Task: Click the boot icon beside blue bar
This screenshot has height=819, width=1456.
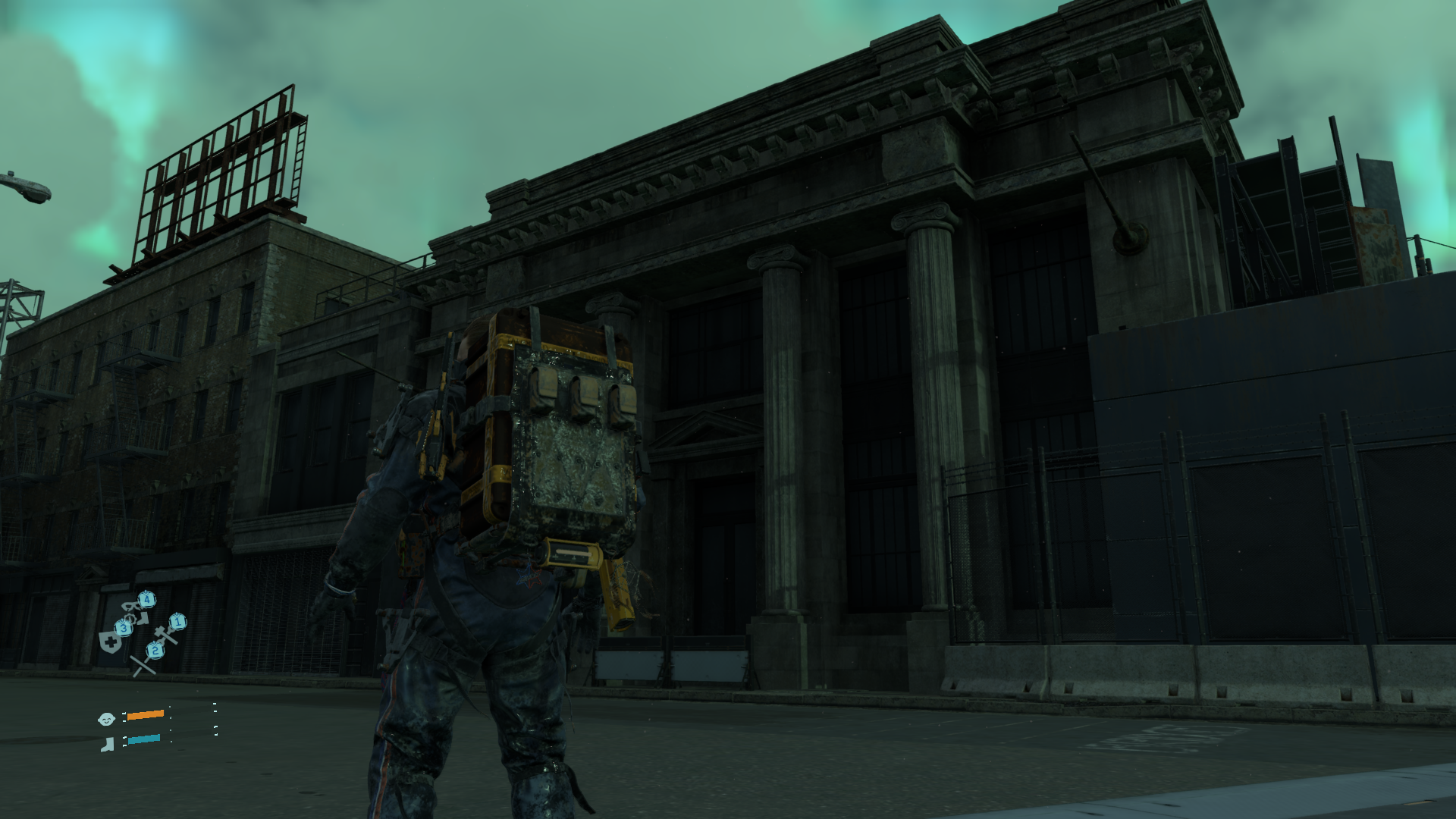Action: click(107, 744)
